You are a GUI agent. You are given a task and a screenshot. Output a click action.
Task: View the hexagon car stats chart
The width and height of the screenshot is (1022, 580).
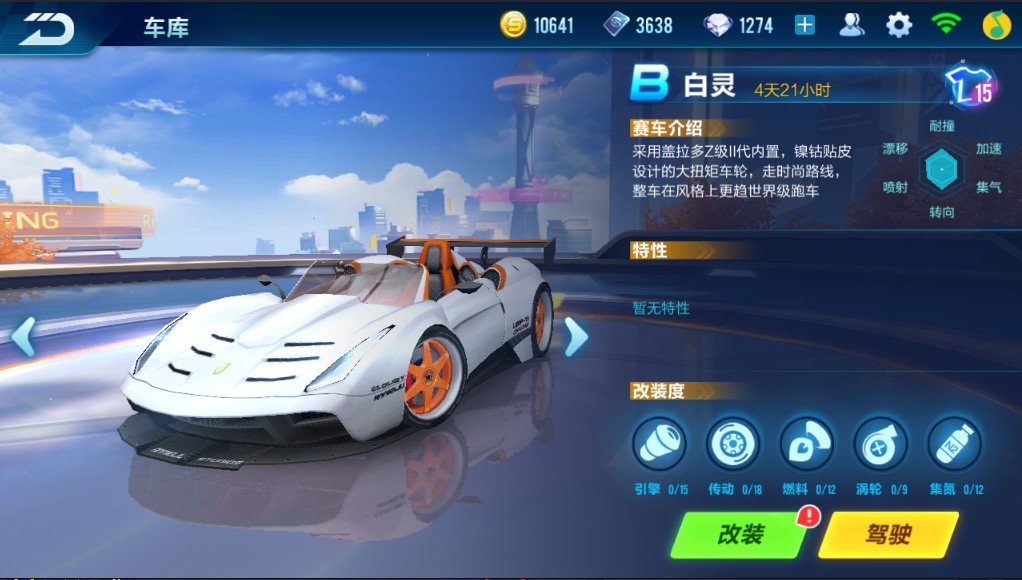pos(941,169)
